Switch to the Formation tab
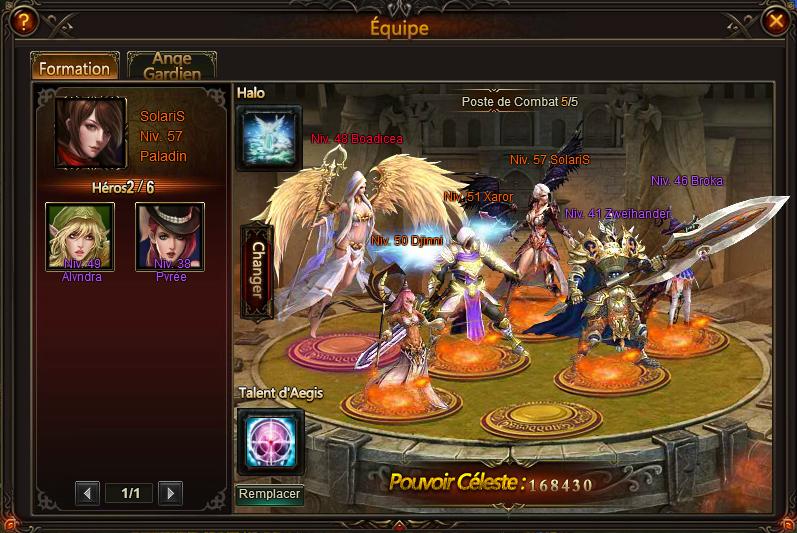The image size is (797, 533). [74, 68]
